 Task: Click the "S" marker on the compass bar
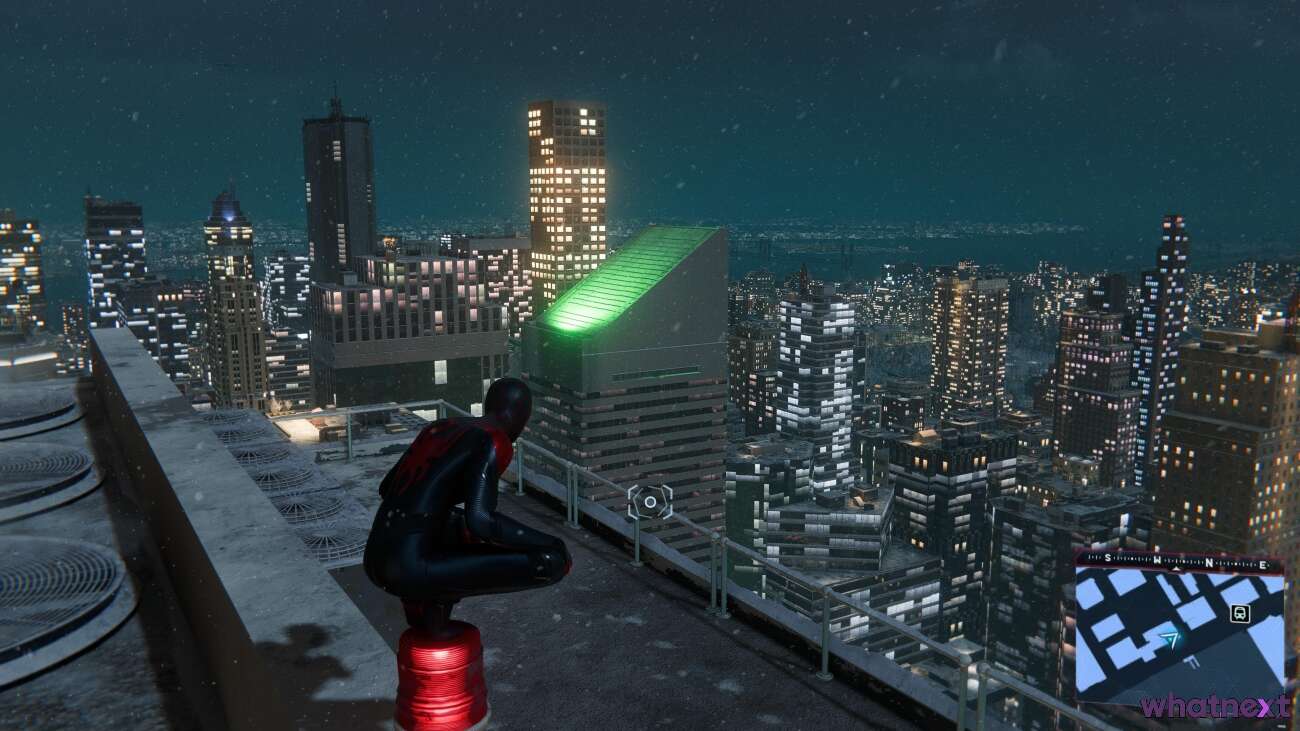[1107, 557]
